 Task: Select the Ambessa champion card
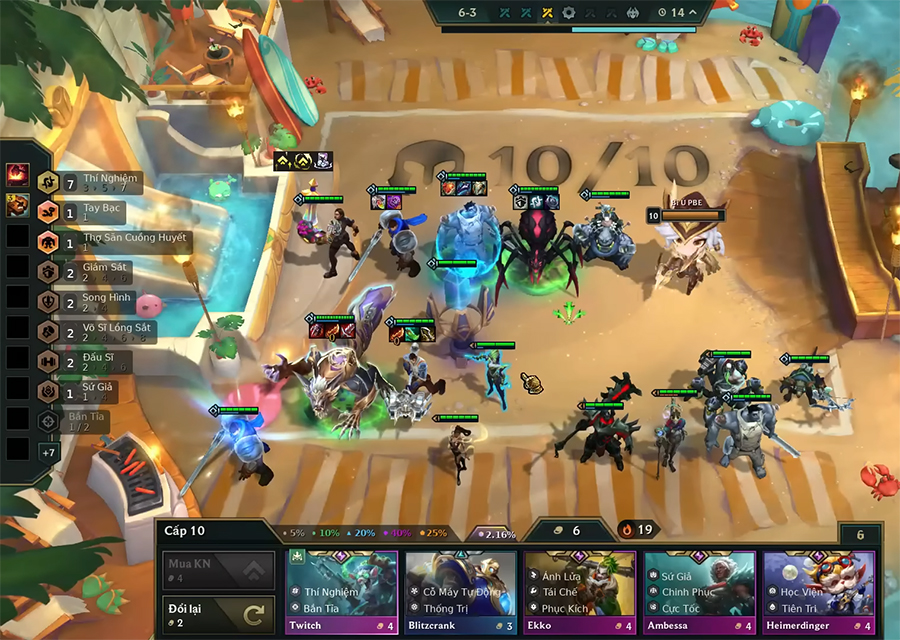[699, 590]
